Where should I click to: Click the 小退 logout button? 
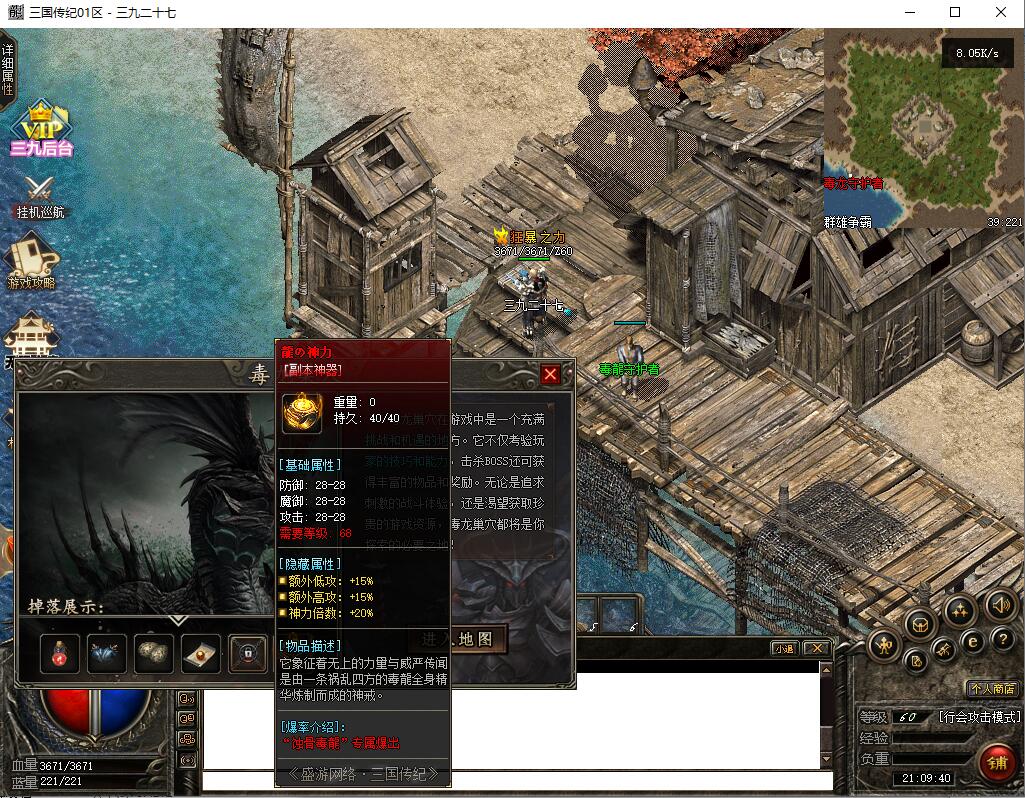click(784, 648)
